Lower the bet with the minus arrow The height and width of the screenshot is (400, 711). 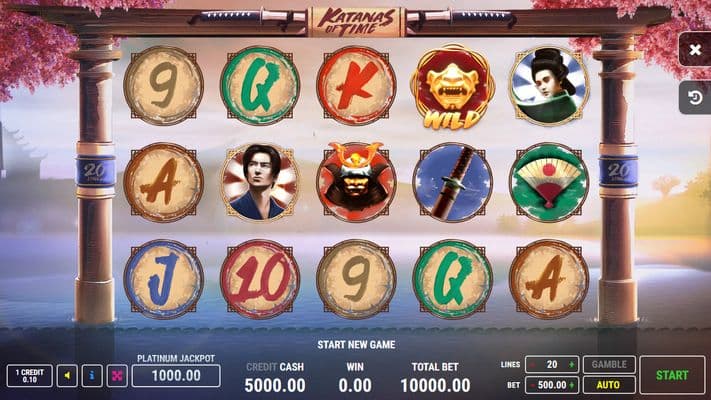[531, 385]
